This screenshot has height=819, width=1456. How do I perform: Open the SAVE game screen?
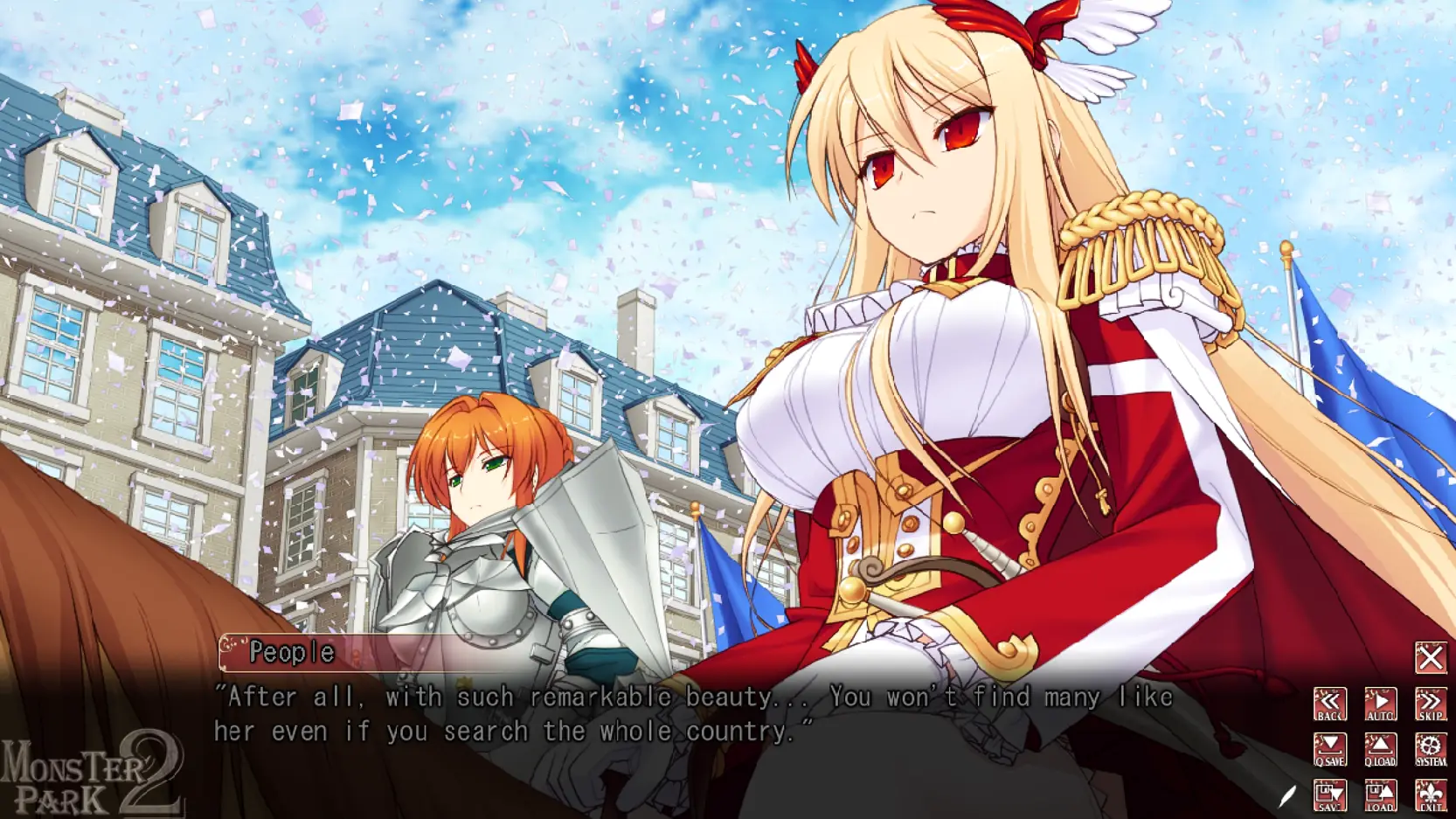pos(1329,795)
